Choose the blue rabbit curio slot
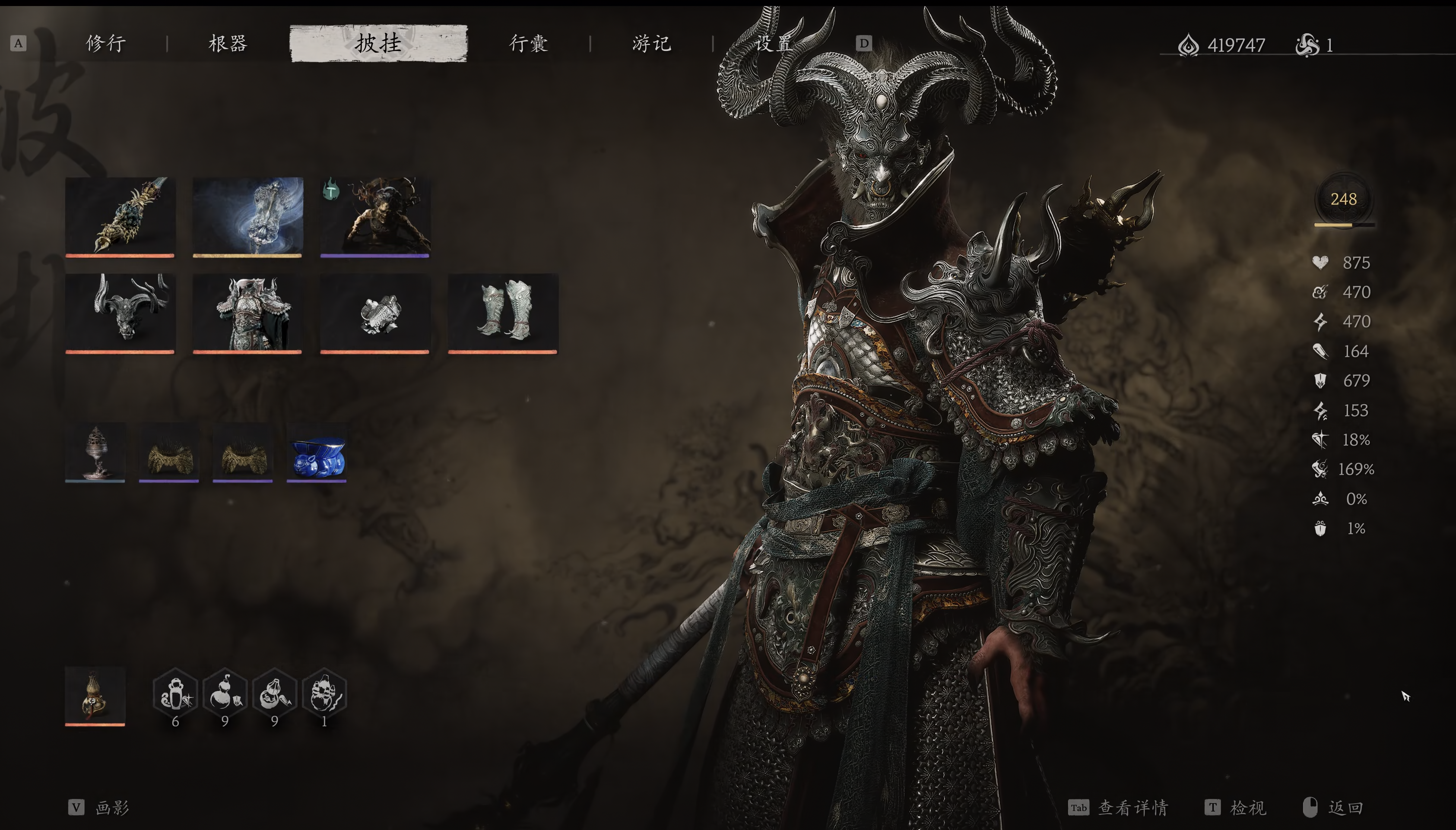The image size is (1456, 830). coord(317,452)
